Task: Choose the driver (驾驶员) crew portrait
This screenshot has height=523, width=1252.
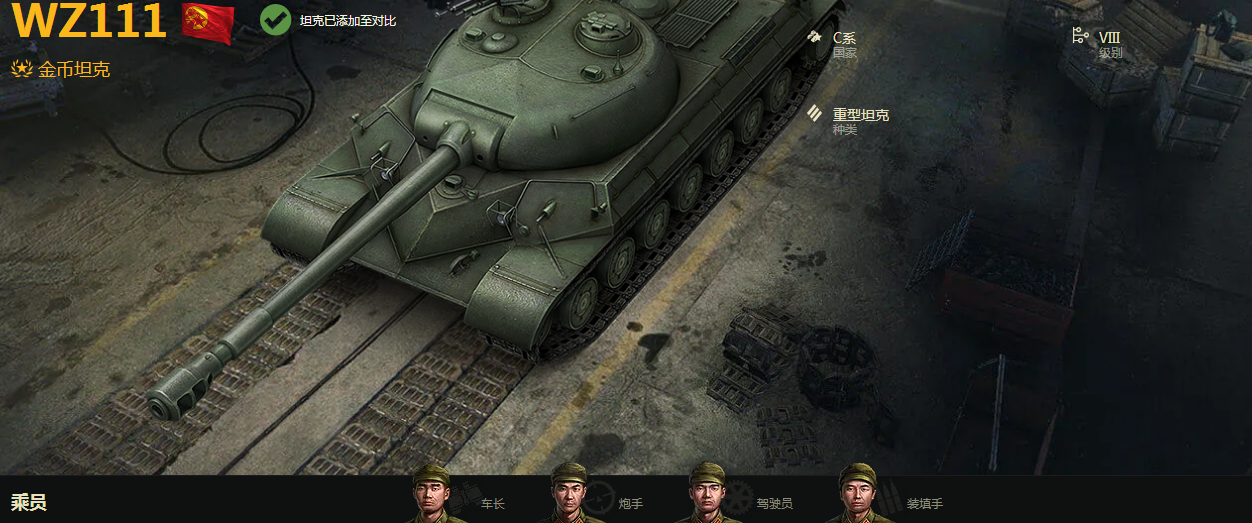Action: point(707,495)
